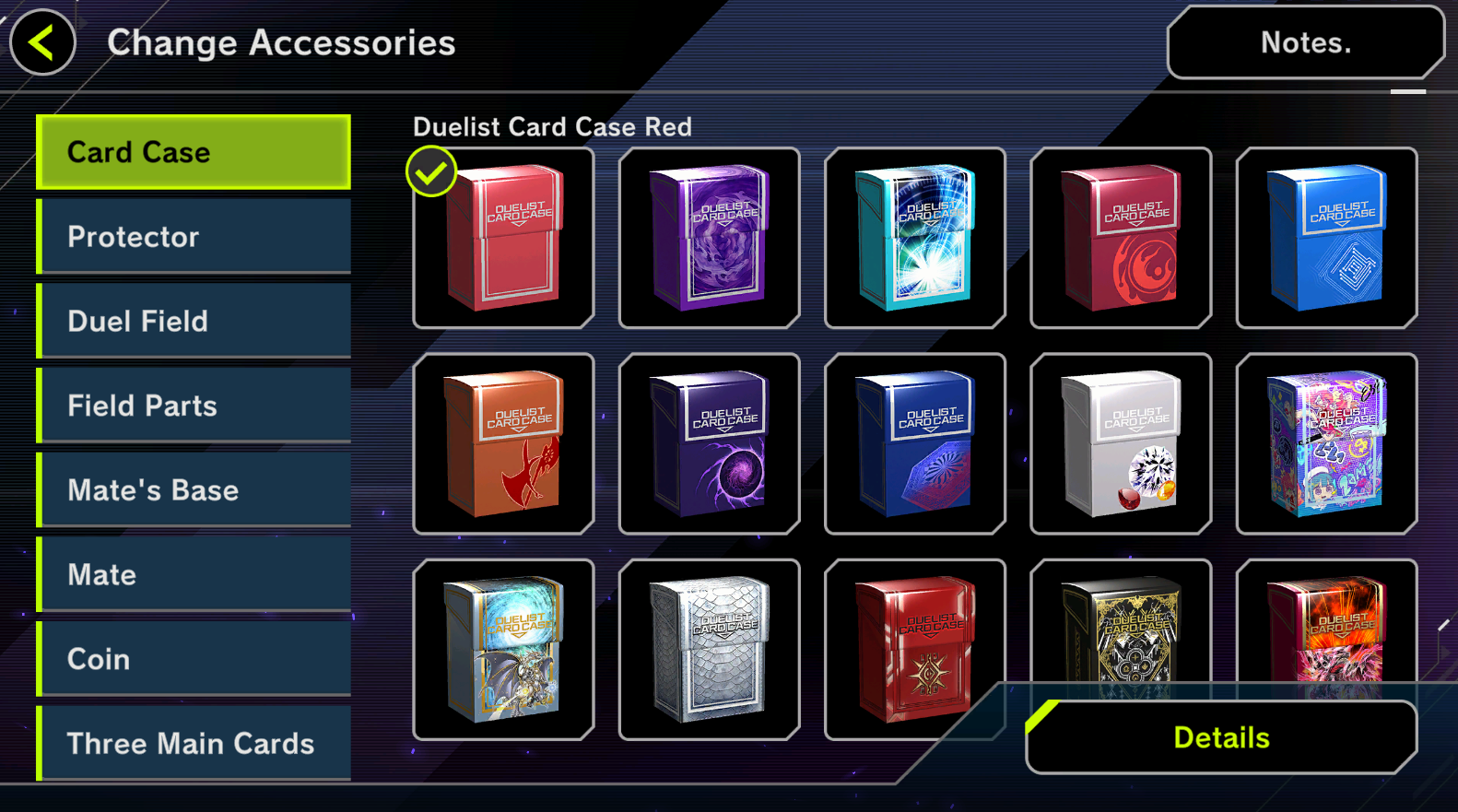Viewport: 1458px width, 812px height.
Task: Choose the purple swirl card case
Action: click(x=709, y=238)
